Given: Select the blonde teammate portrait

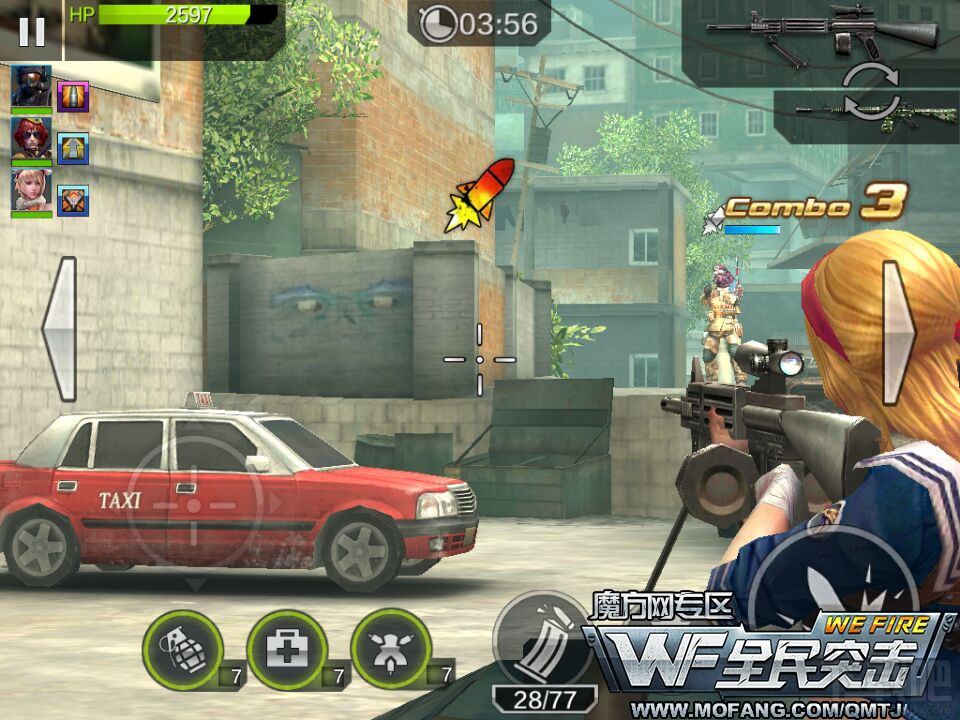Looking at the screenshot, I should coord(31,190).
